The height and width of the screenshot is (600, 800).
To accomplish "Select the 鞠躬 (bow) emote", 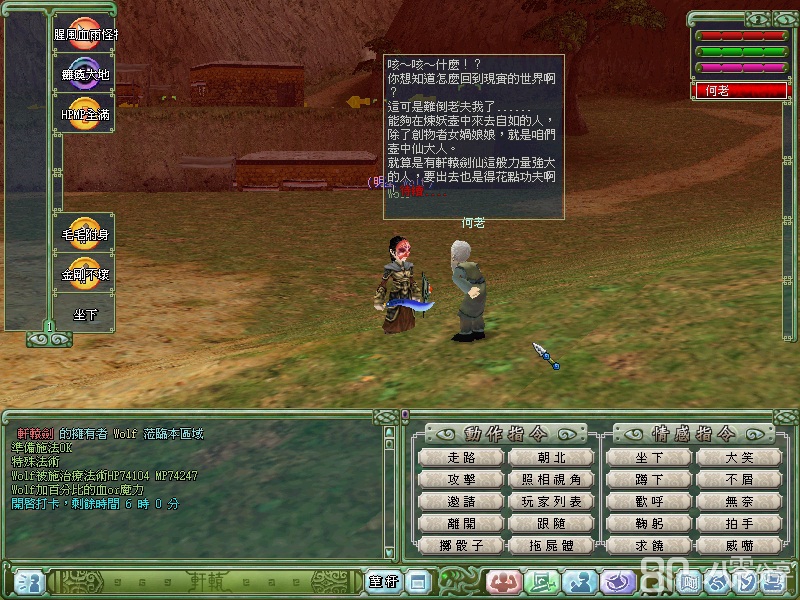I will click(x=650, y=523).
